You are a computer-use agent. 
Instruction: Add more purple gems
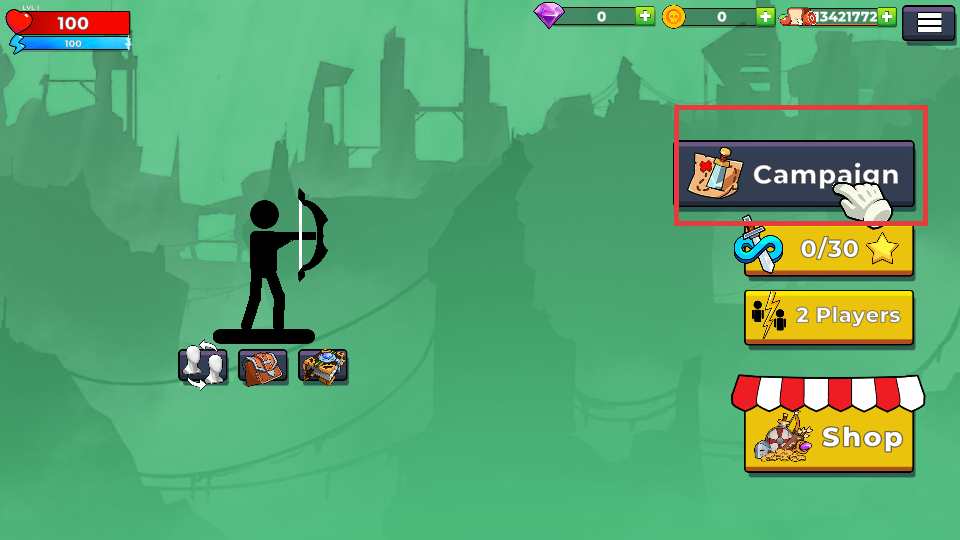[645, 16]
